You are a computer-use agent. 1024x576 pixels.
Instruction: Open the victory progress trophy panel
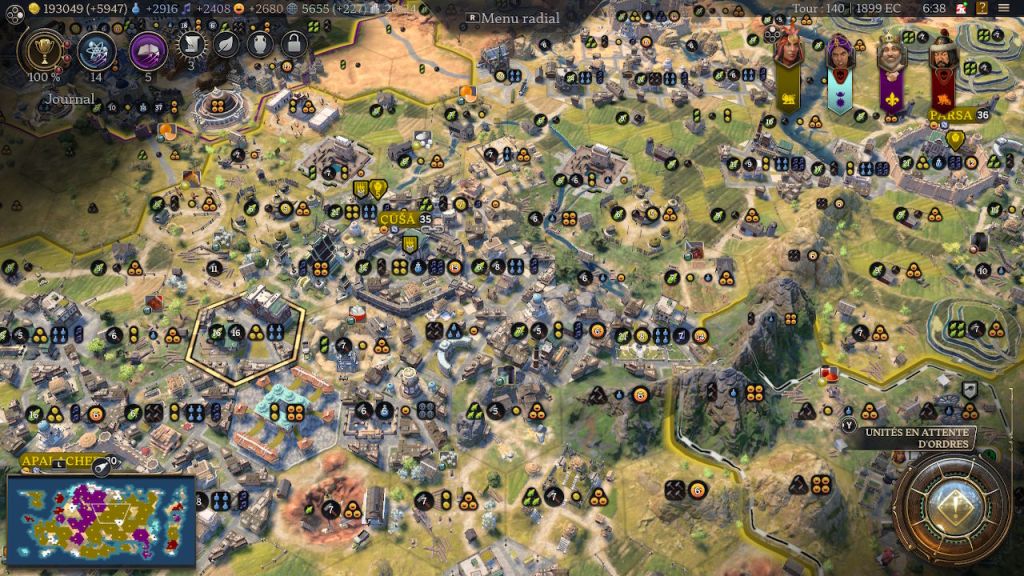pyautogui.click(x=42, y=50)
